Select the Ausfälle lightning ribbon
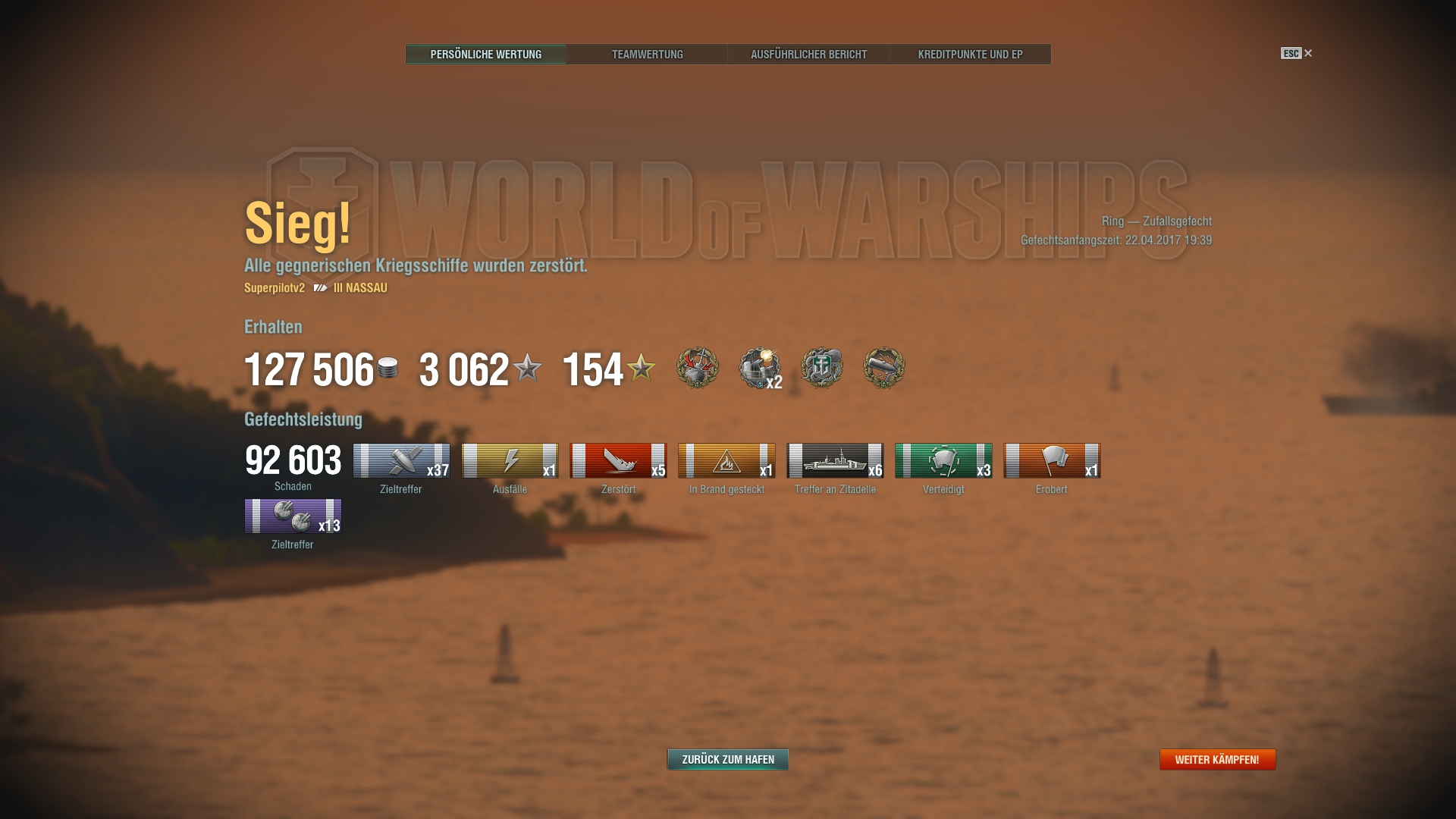Screen dimensions: 1456x819 tap(510, 460)
